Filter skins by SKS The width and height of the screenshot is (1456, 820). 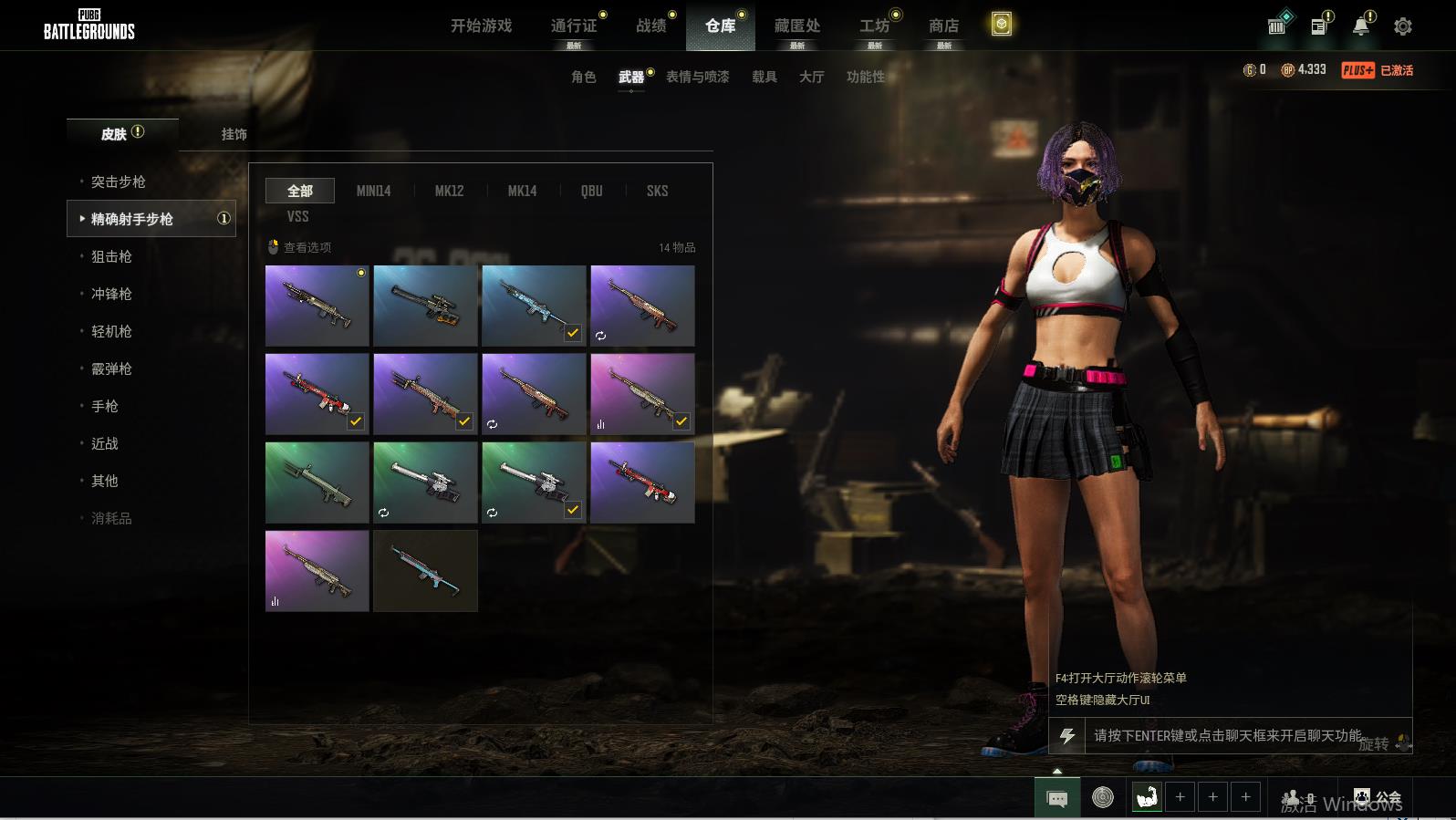(657, 191)
